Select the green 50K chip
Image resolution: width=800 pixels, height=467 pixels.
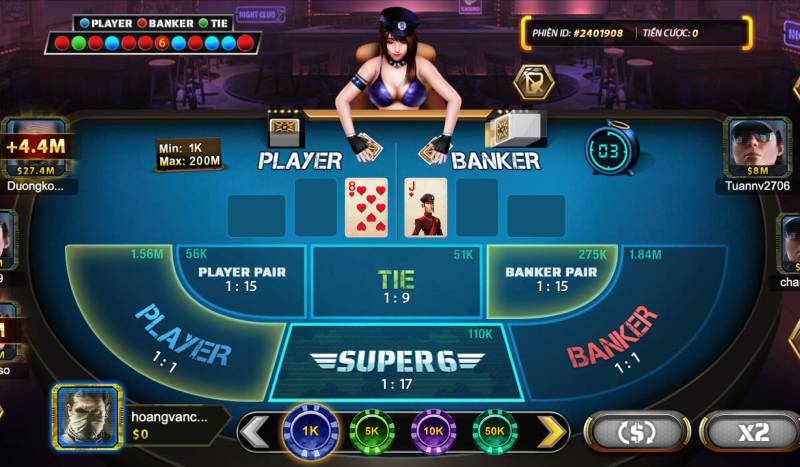495,431
